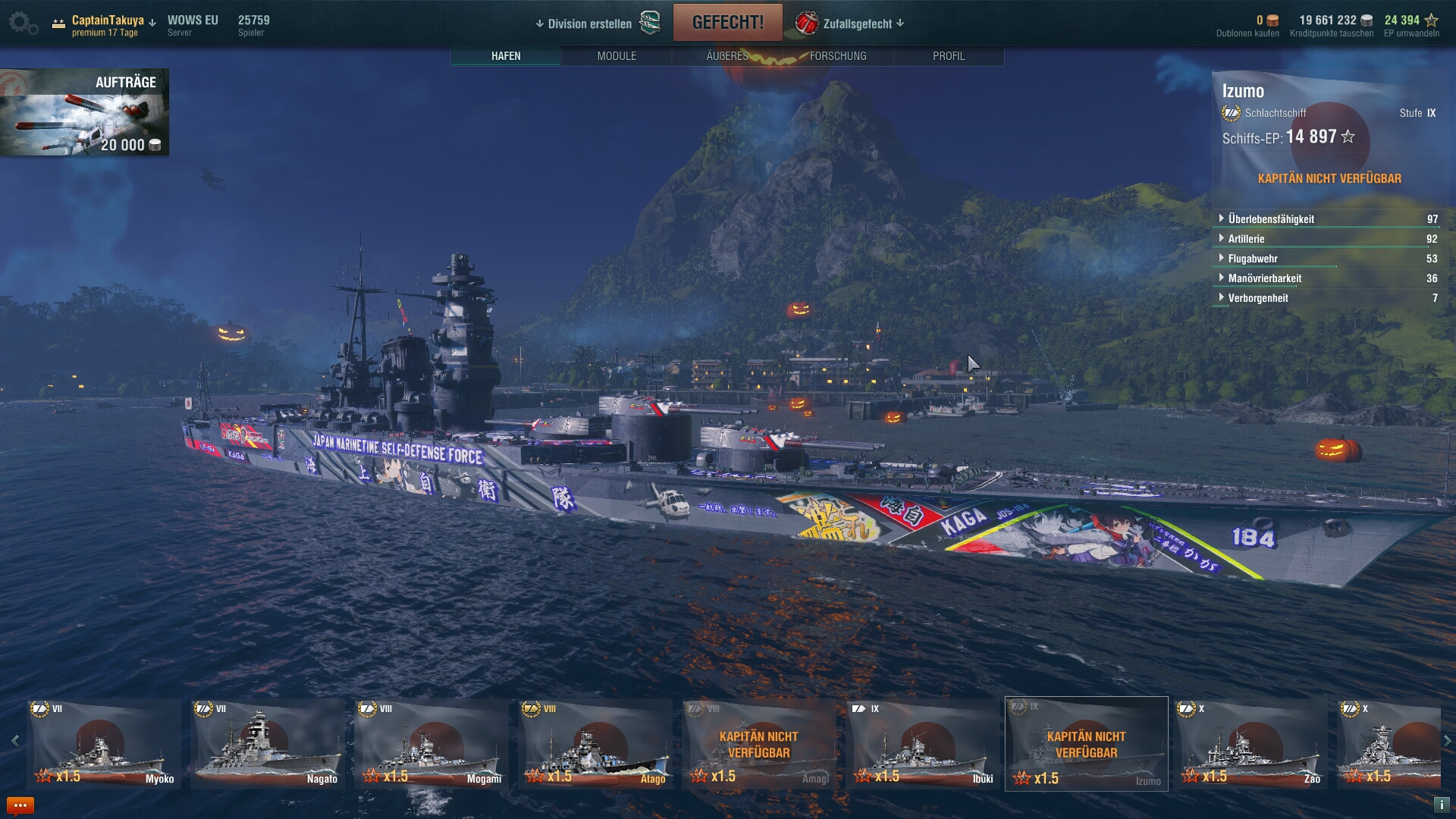Expand the Artillerie stat details
The image size is (1456, 819).
pyautogui.click(x=1246, y=239)
